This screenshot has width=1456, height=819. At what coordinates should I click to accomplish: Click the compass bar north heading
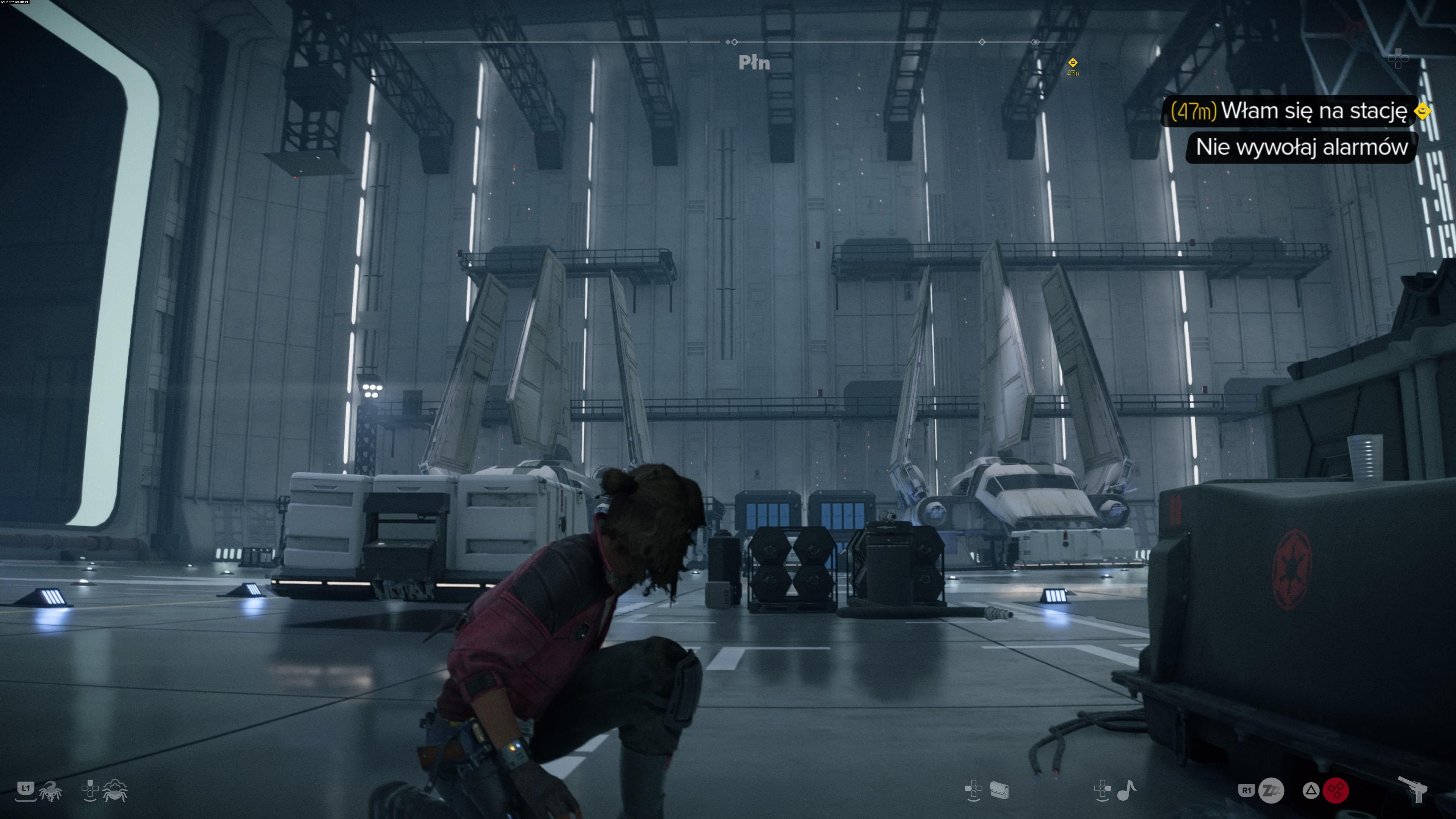754,63
